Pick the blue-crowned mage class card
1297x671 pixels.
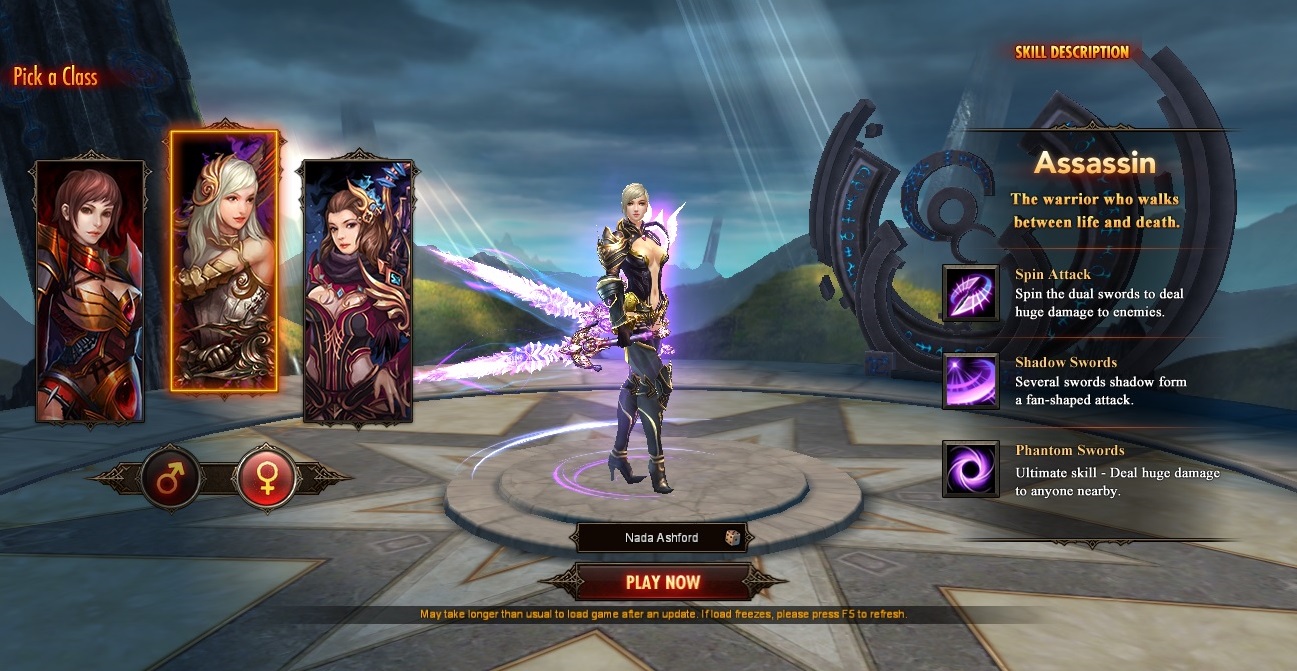[x=357, y=290]
